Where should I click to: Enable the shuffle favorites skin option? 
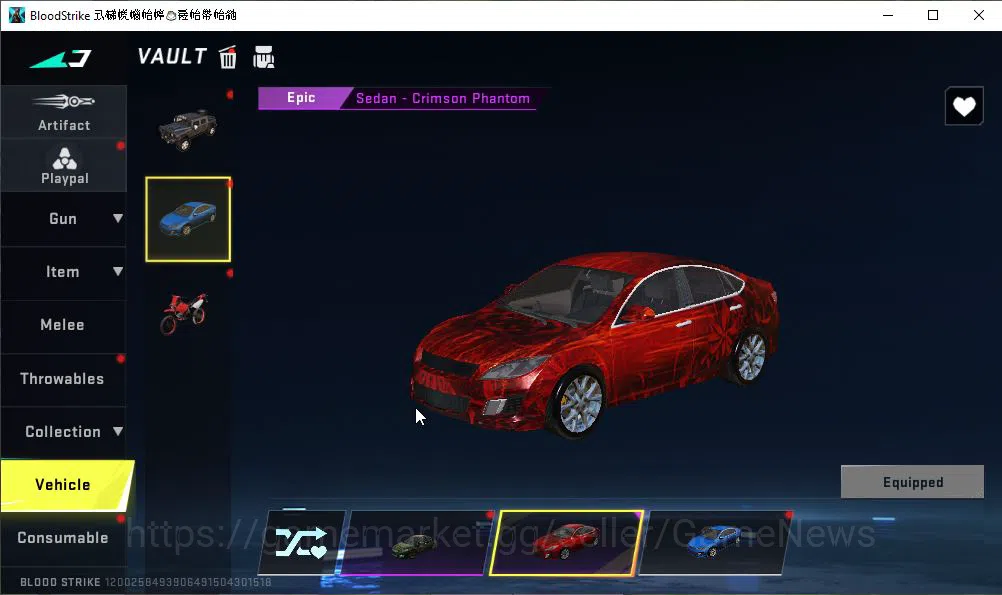coord(302,543)
